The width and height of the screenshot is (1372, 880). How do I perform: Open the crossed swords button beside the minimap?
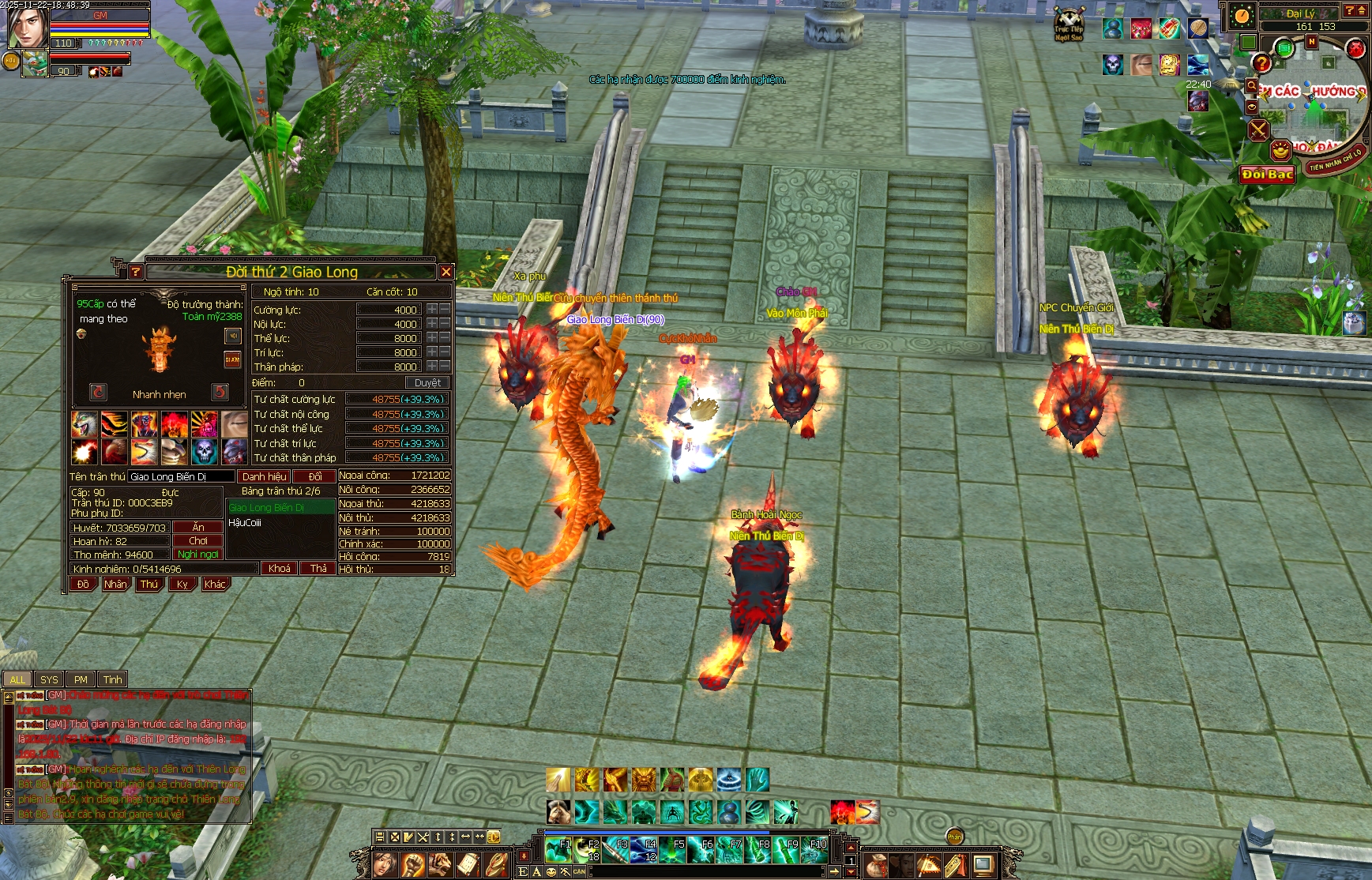click(1258, 129)
